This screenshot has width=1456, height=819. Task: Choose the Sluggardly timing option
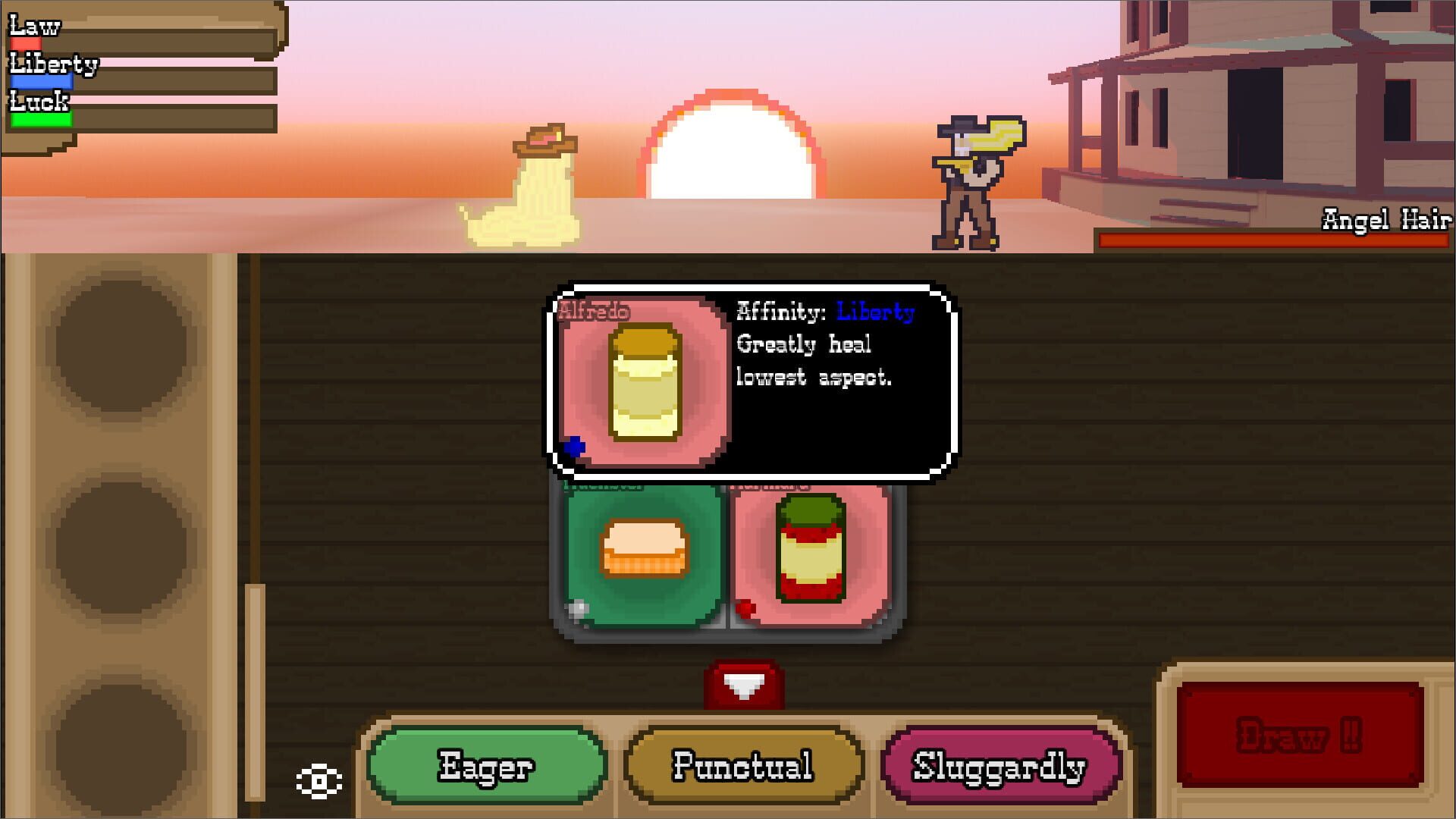999,769
